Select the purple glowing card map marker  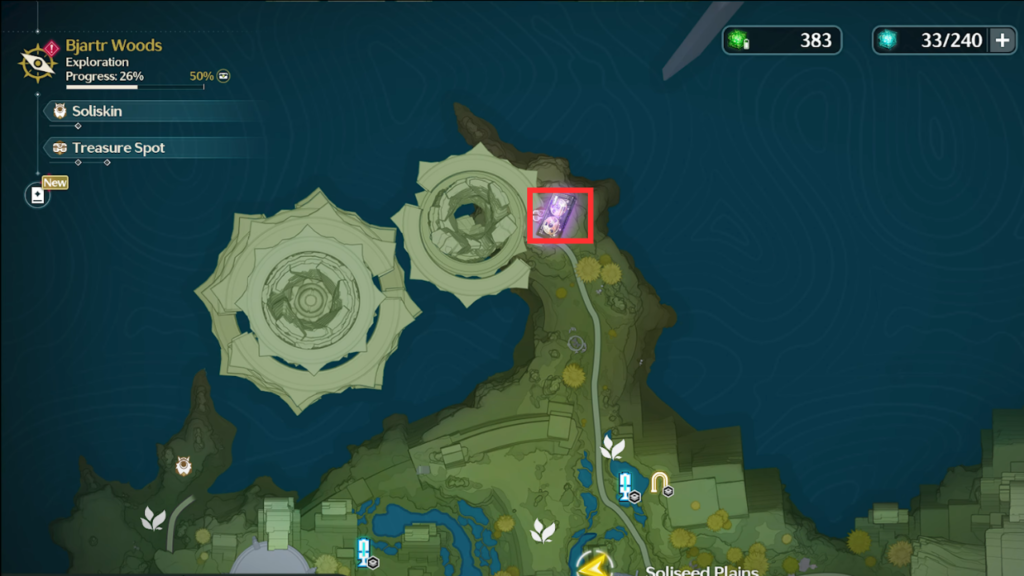pos(560,214)
